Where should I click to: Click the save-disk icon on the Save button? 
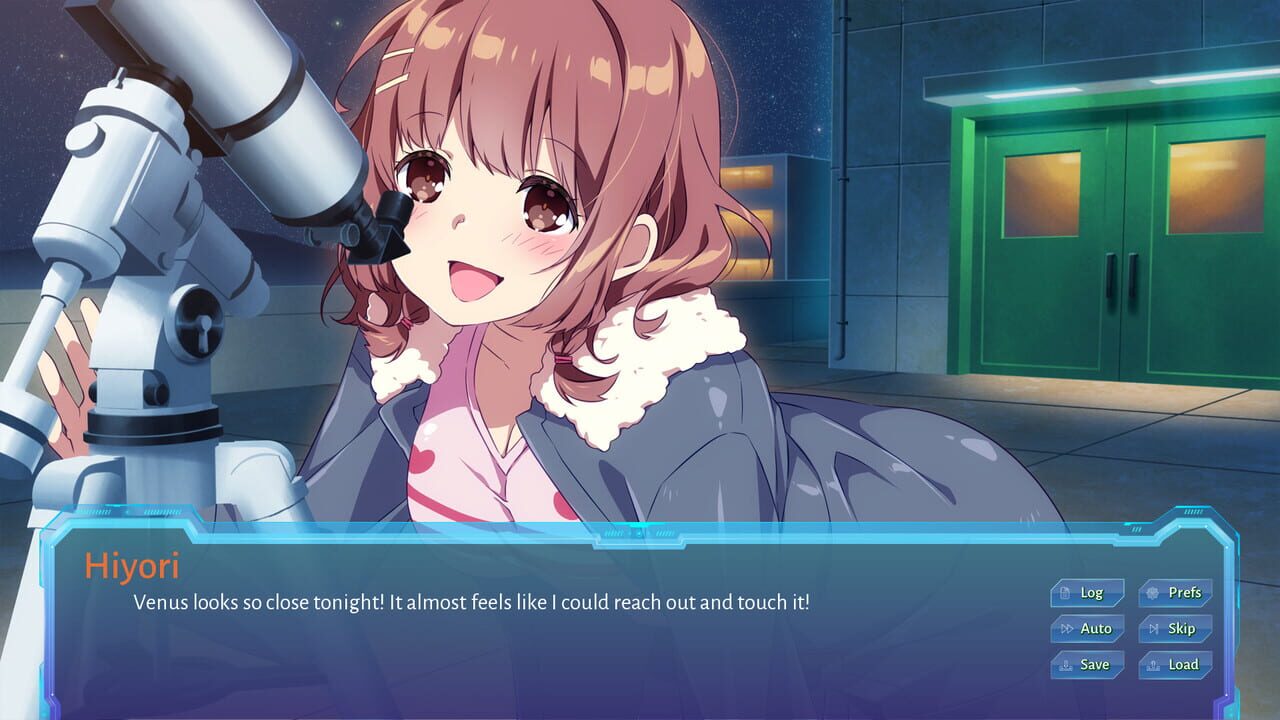pos(1067,664)
